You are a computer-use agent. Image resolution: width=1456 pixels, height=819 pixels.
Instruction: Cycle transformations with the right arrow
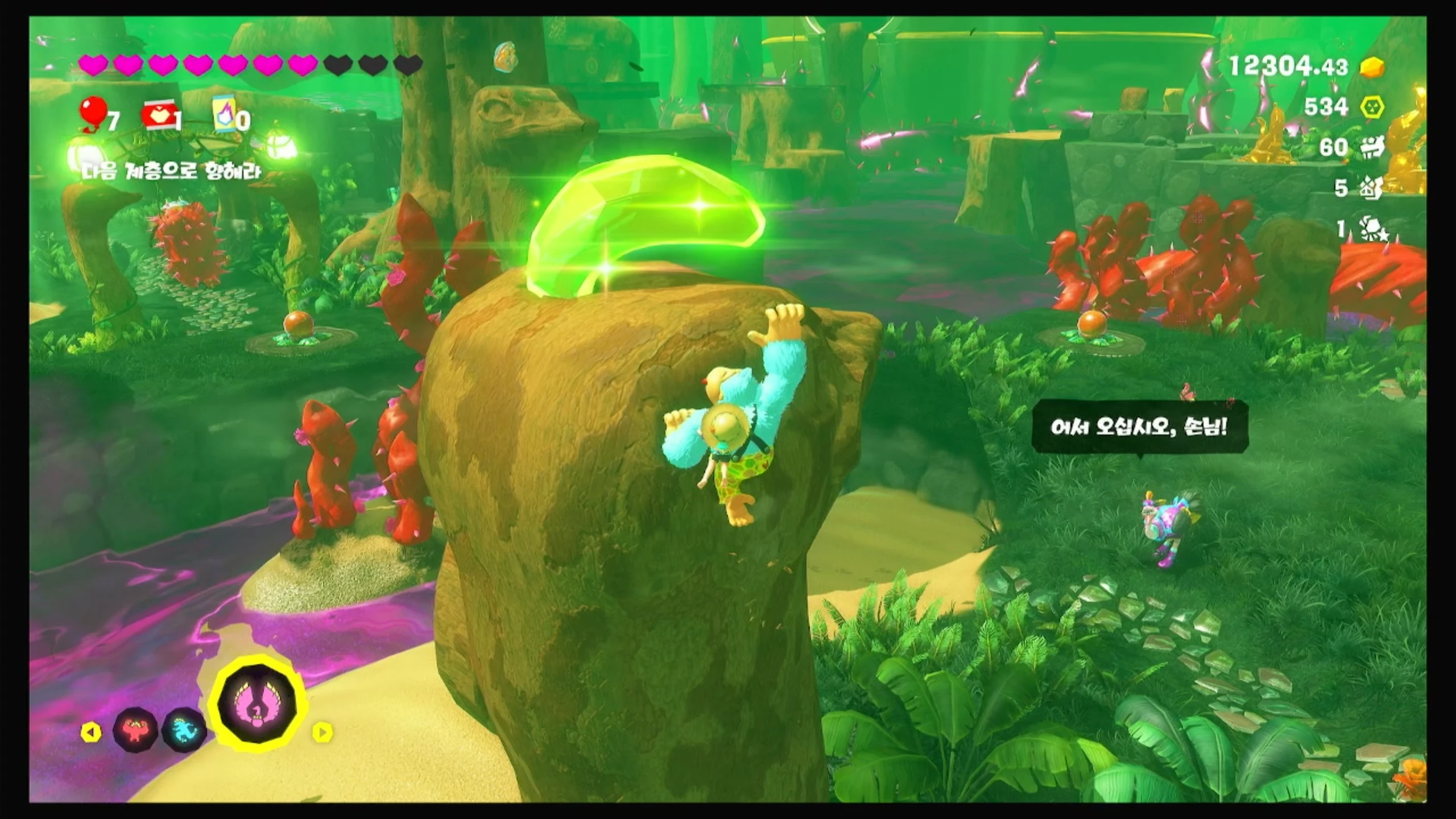pyautogui.click(x=322, y=731)
